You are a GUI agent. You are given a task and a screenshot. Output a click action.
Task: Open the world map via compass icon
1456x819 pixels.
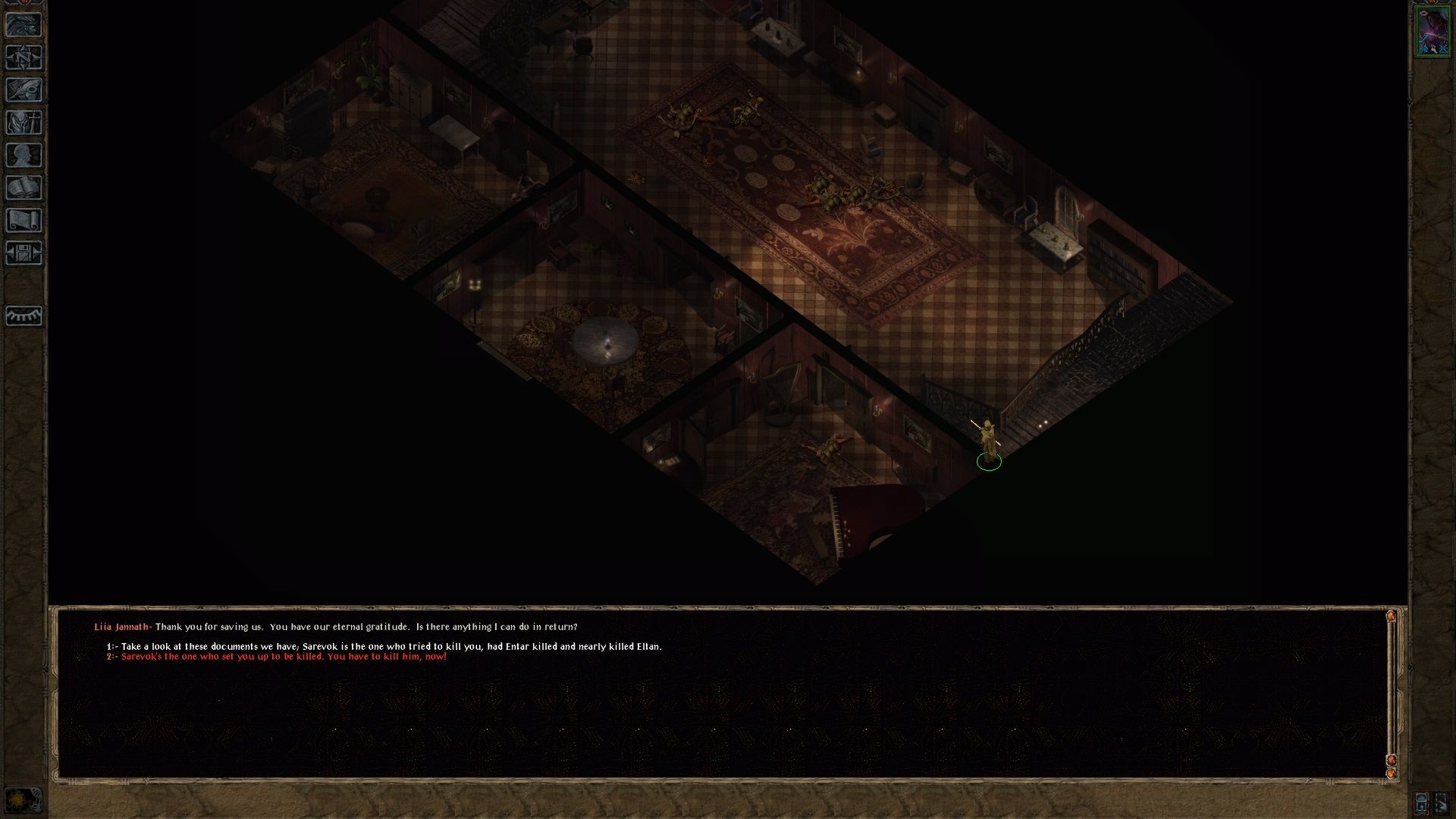tap(24, 55)
